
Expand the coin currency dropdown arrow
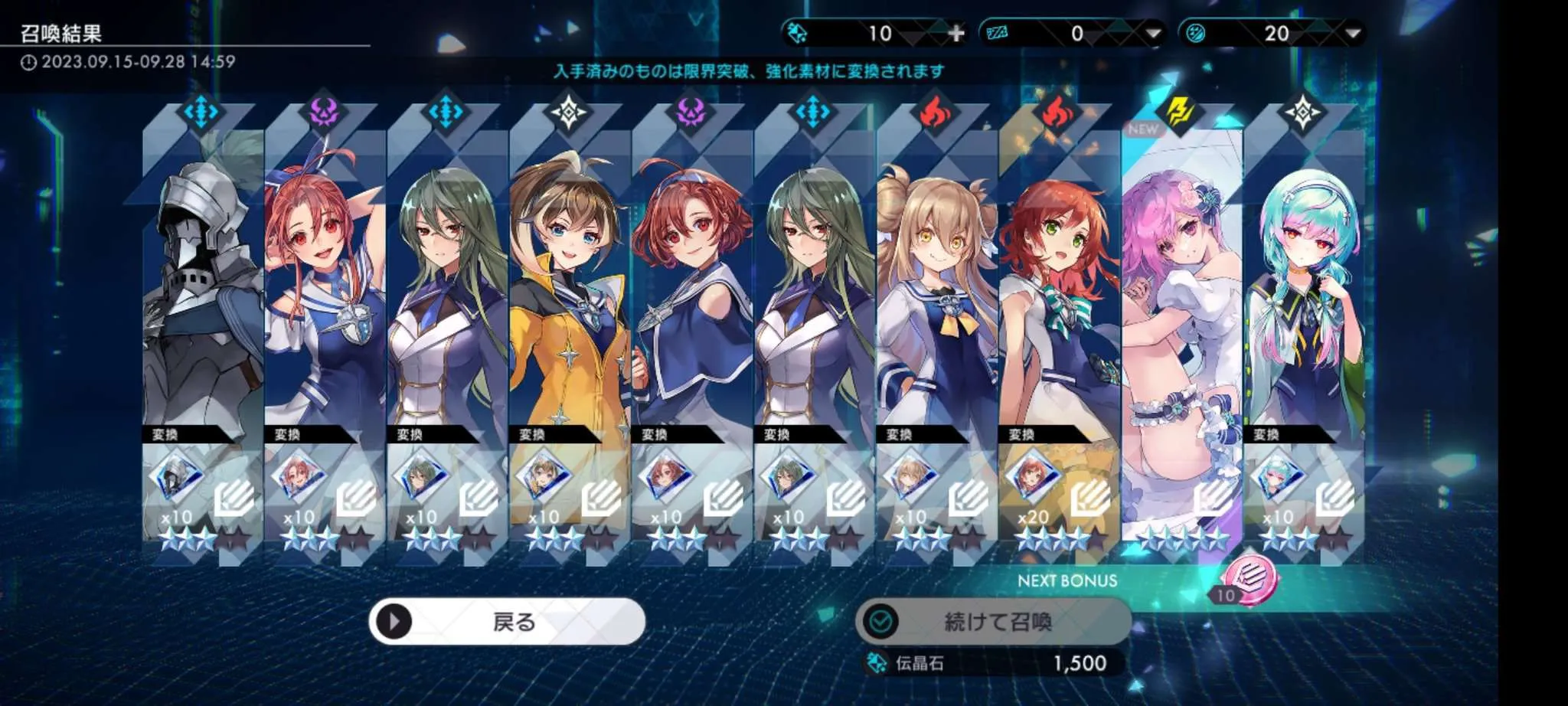click(x=1353, y=34)
